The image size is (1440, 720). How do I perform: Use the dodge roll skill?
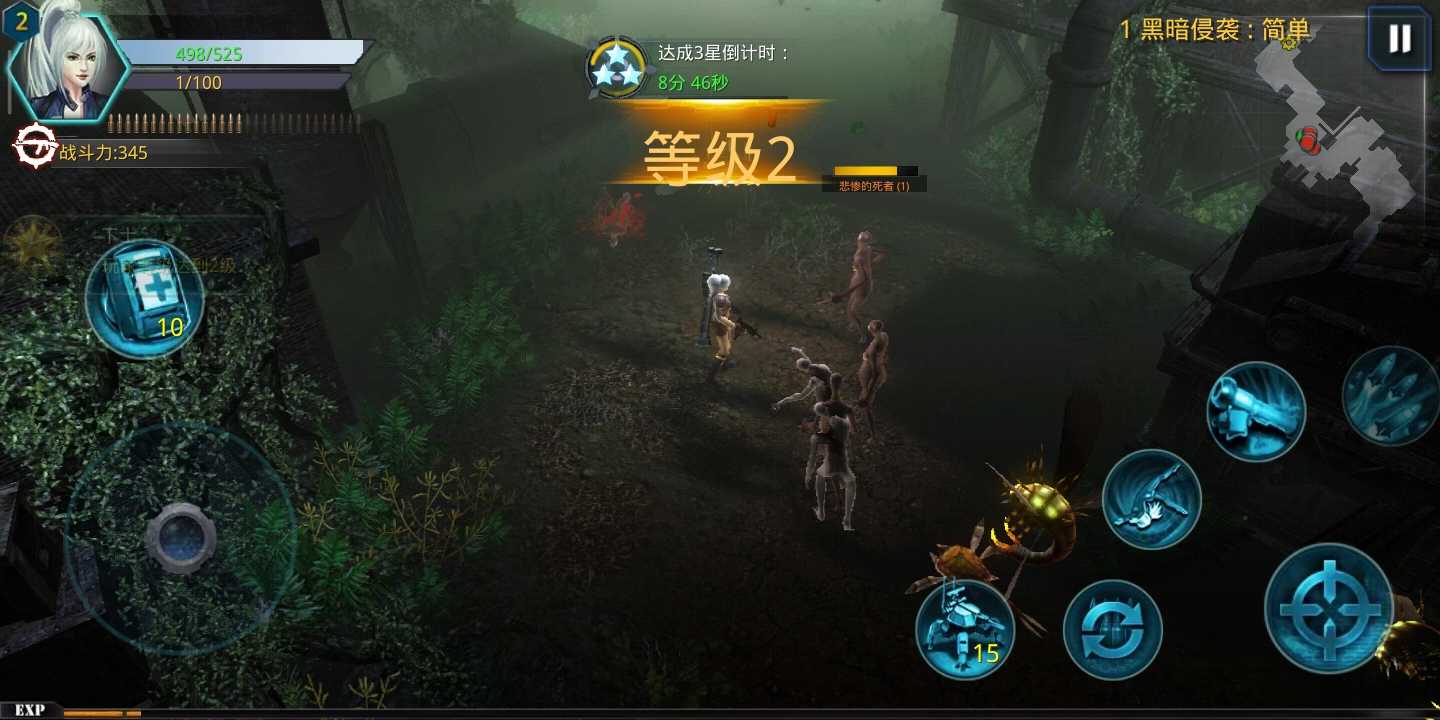(1152, 499)
